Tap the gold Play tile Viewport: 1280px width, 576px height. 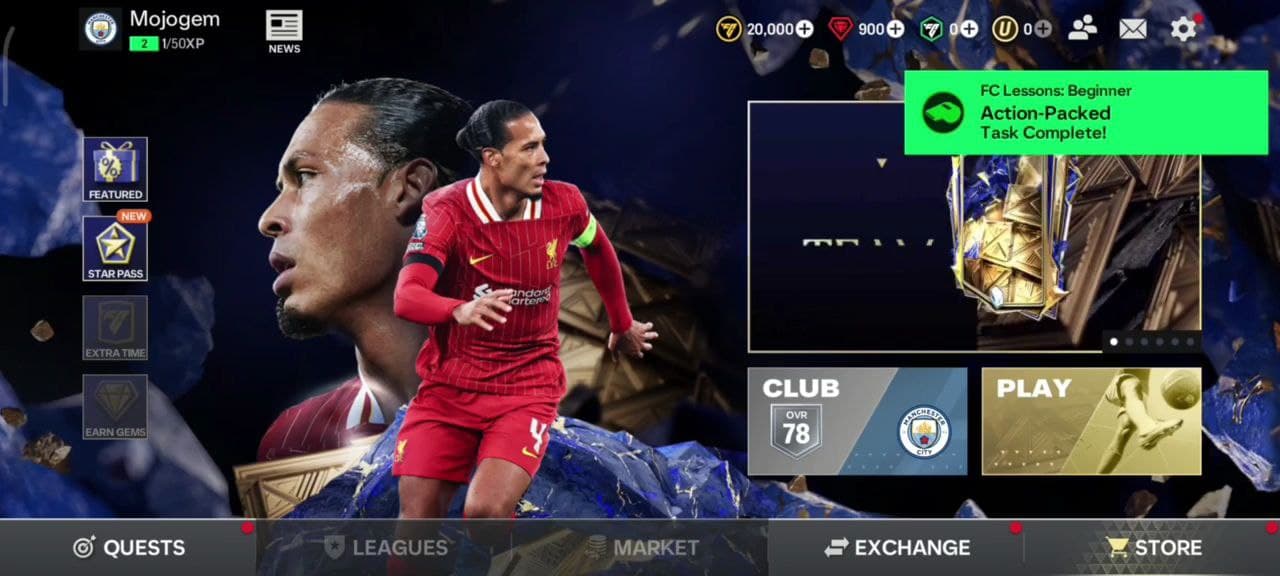(1091, 421)
